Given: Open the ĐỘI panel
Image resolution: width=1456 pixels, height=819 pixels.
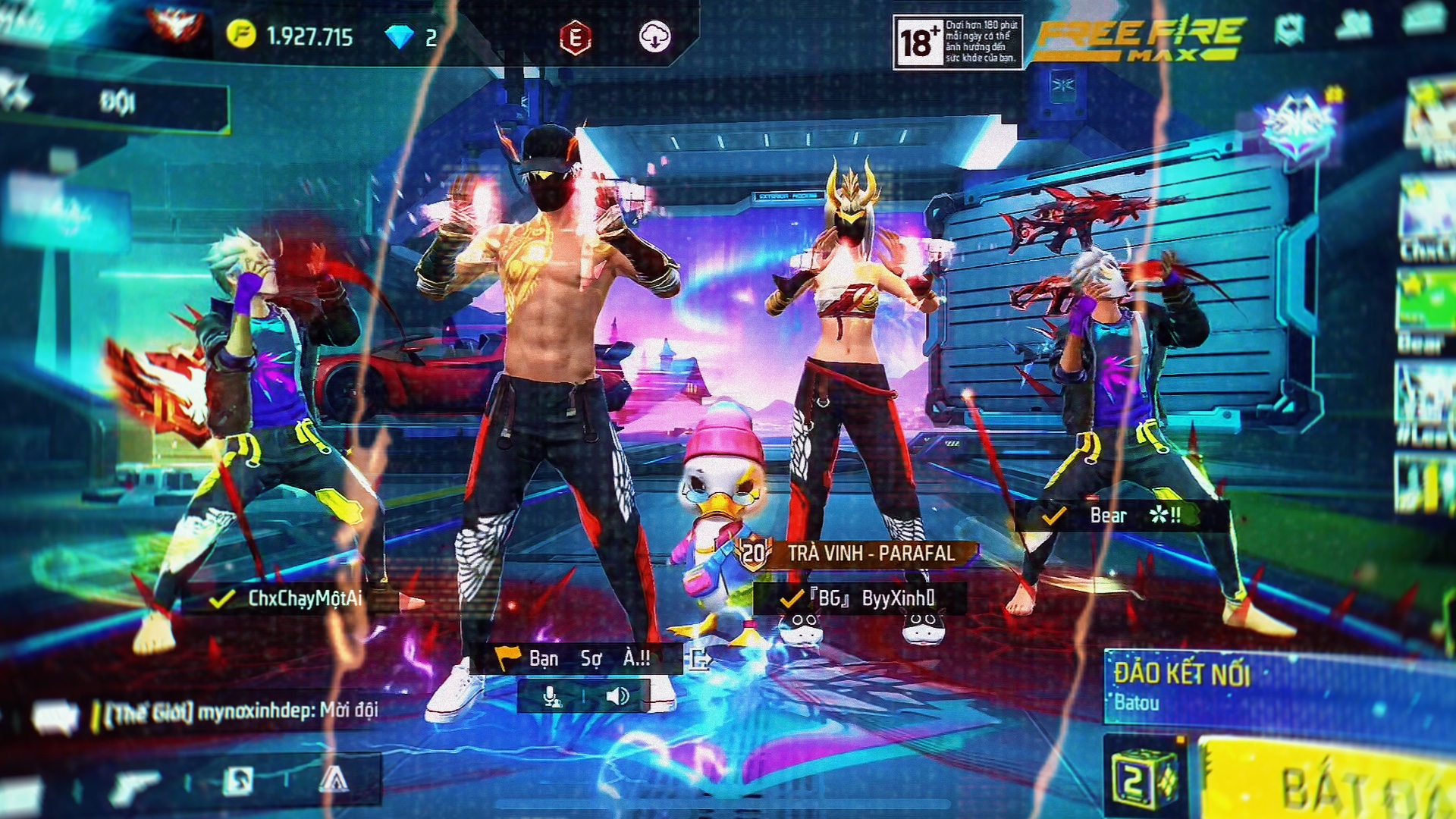Looking at the screenshot, I should pos(118,102).
